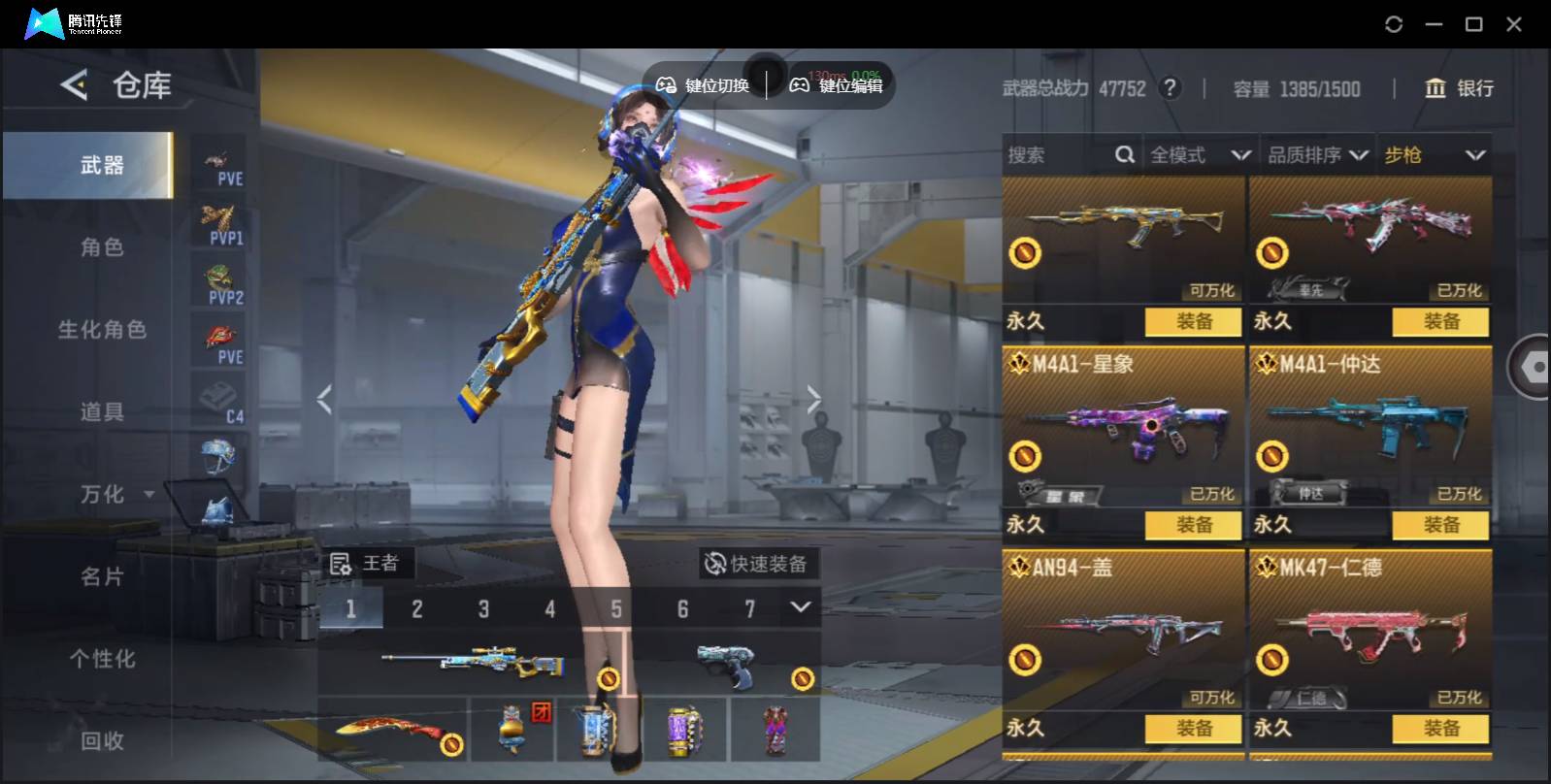Show help for 武器总战力 question mark

coord(1171,88)
